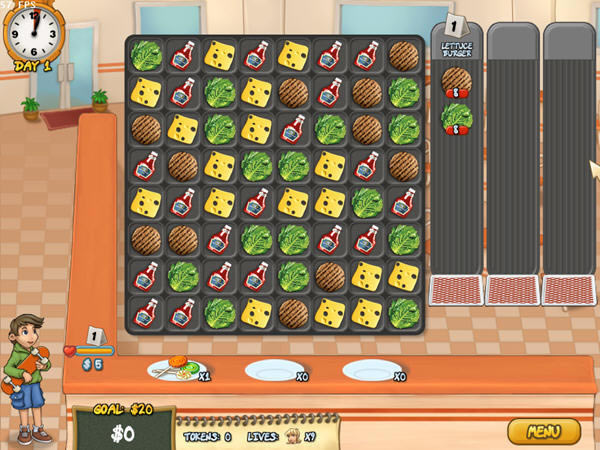Screen dimensions: 600x450
Task: Open the MENU button
Action: [x=543, y=431]
